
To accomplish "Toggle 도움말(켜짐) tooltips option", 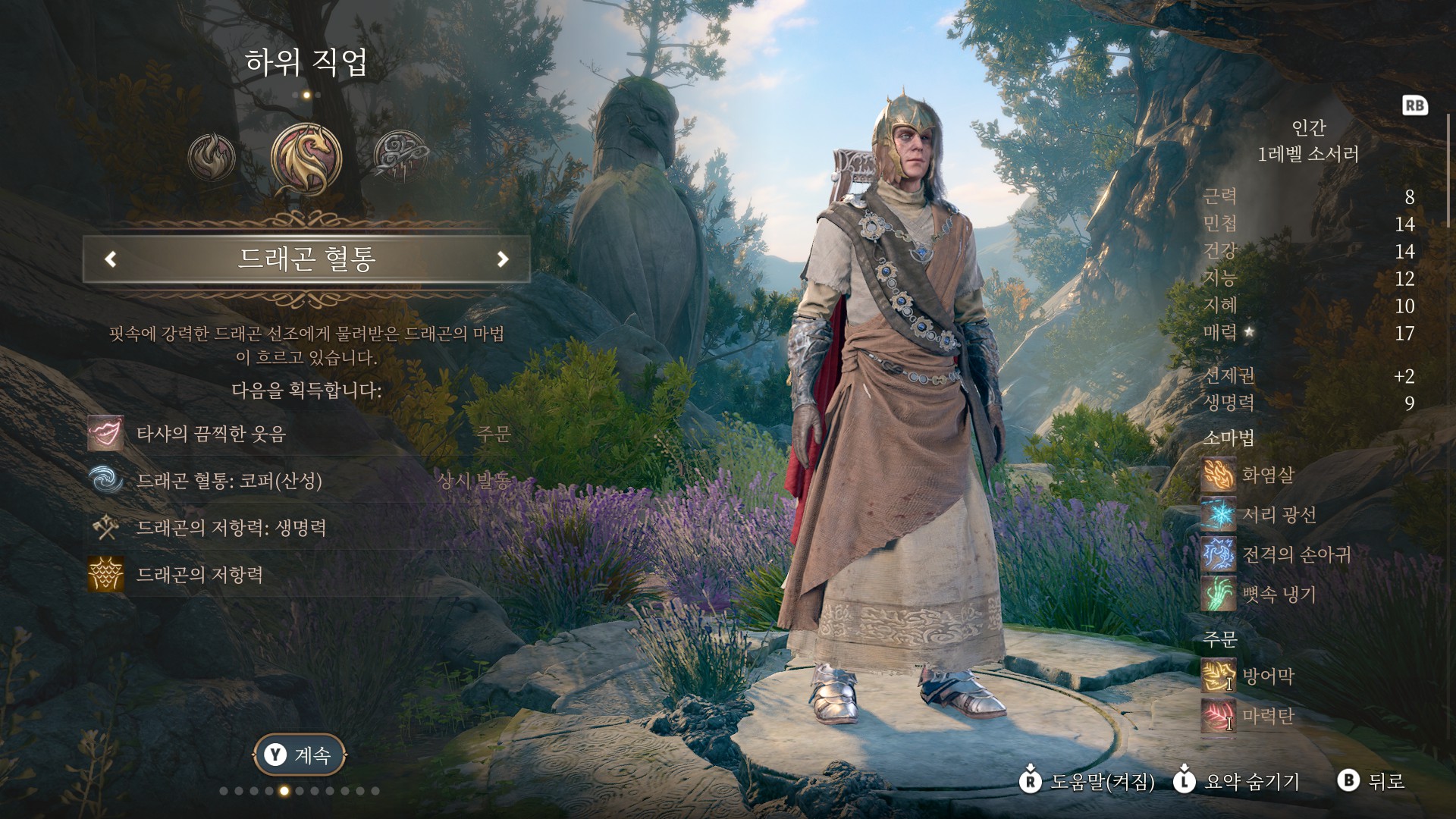I will click(x=1087, y=781).
